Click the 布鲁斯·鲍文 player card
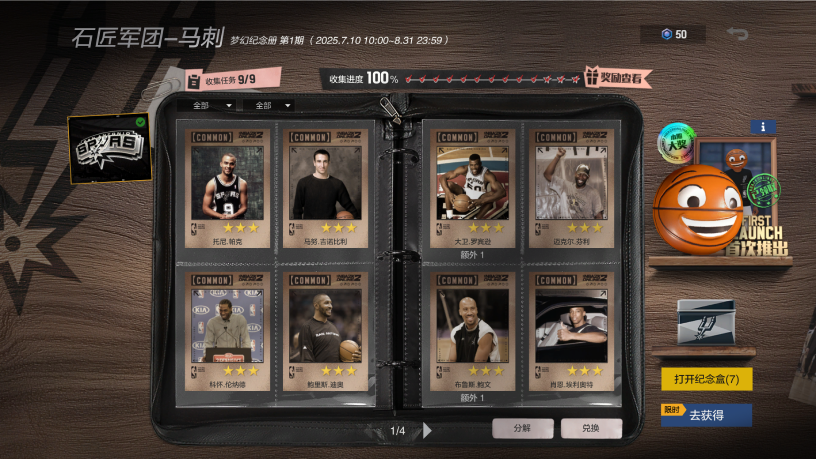This screenshot has width=816, height=459. pos(472,331)
